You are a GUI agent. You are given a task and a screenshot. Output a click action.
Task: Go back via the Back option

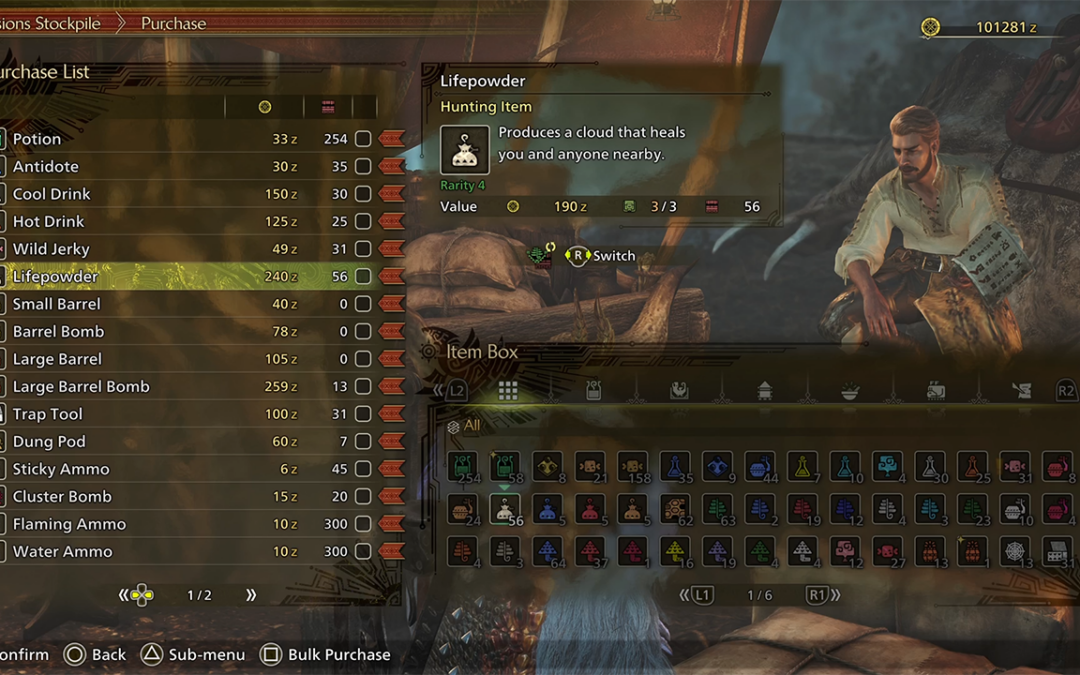click(x=95, y=655)
